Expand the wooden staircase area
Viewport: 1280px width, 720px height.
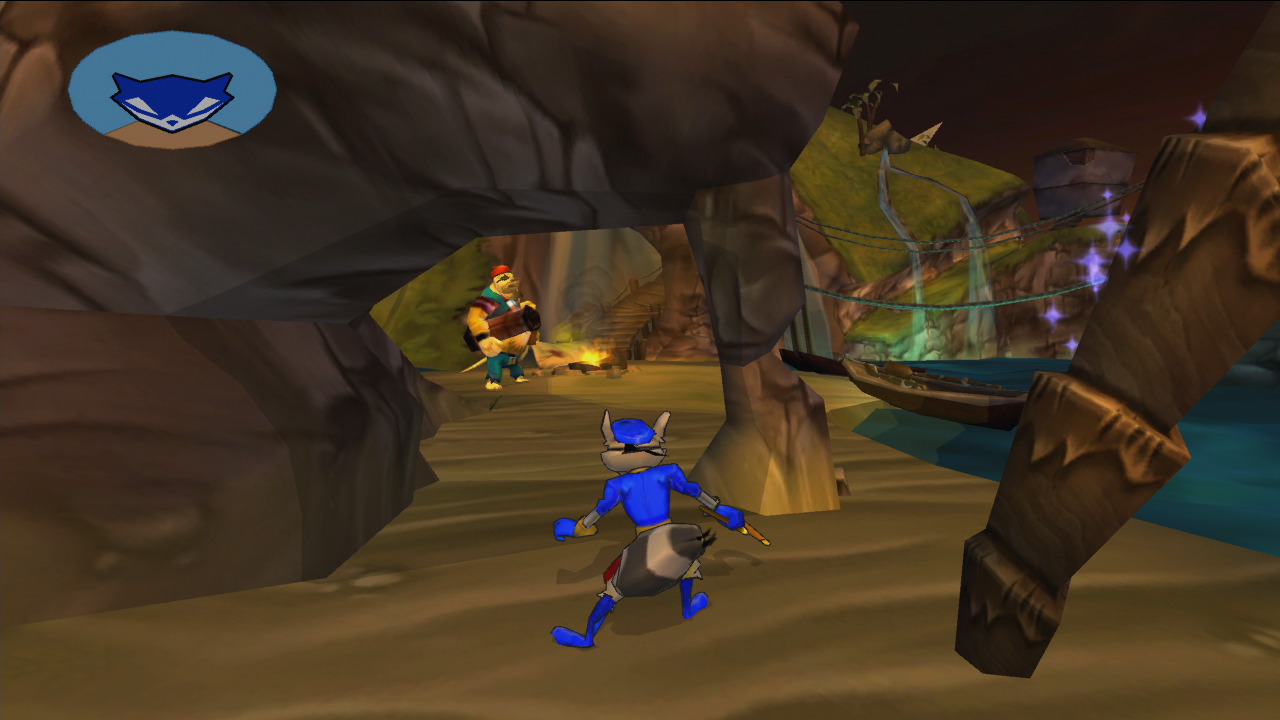(630, 310)
